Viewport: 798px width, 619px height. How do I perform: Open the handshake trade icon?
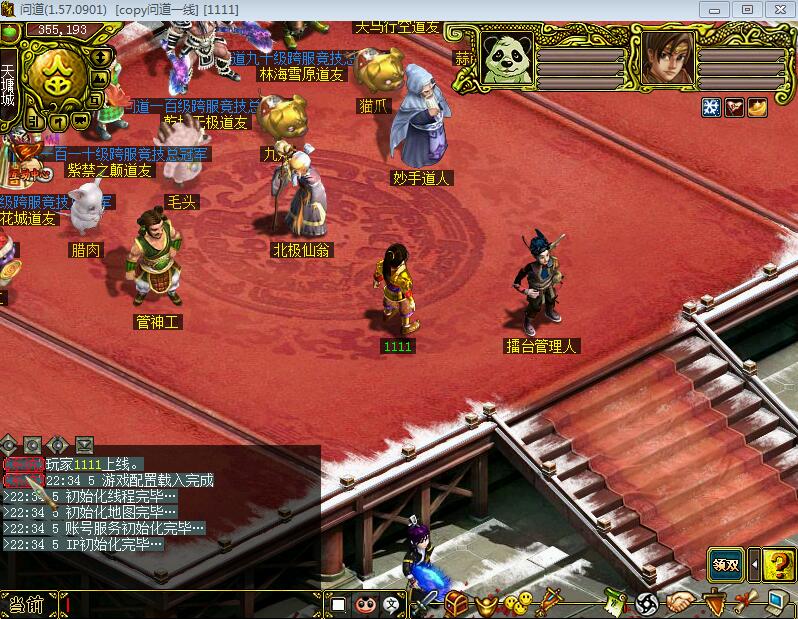[683, 604]
